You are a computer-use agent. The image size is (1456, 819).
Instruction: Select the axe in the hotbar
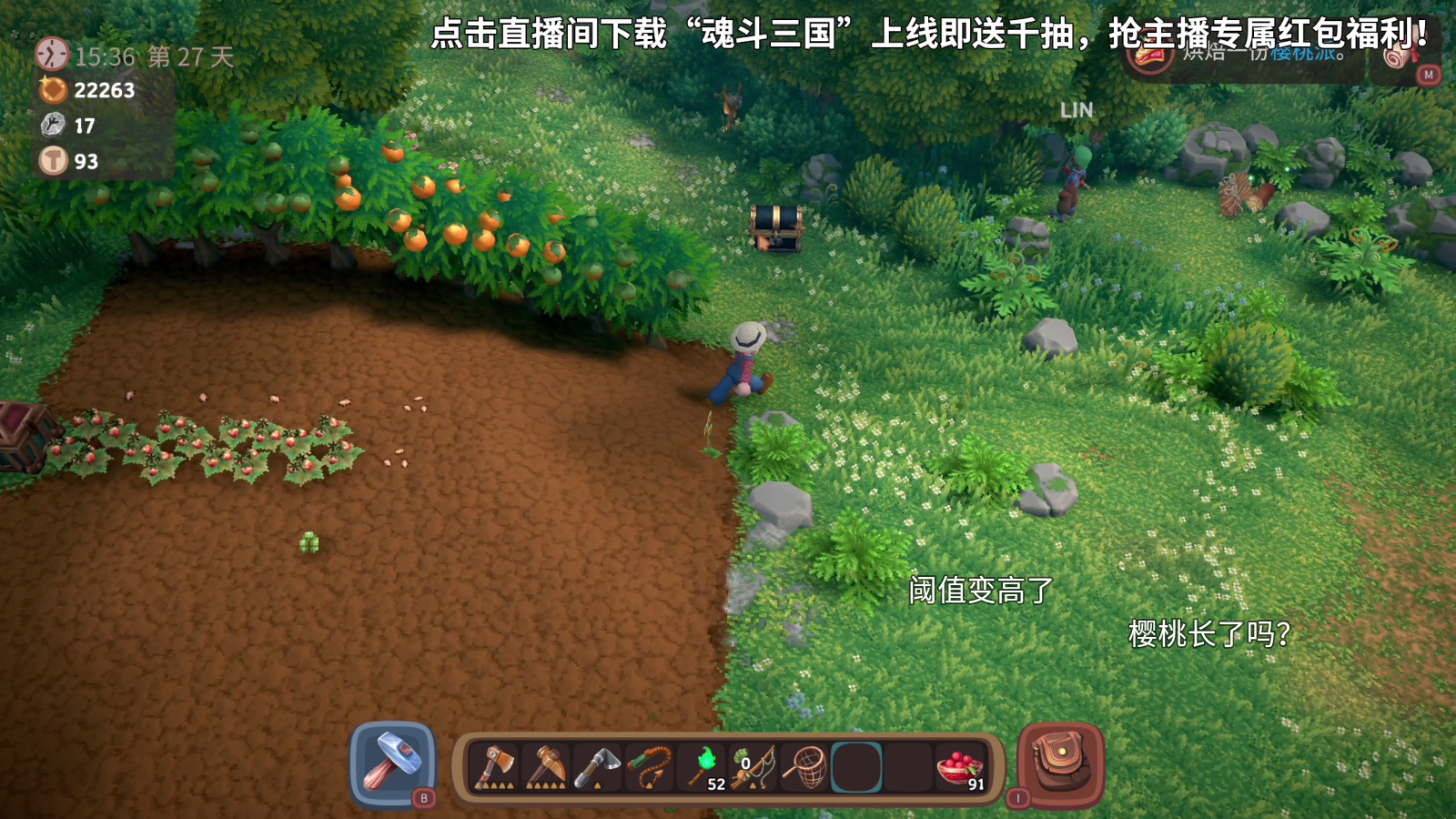pos(494,766)
